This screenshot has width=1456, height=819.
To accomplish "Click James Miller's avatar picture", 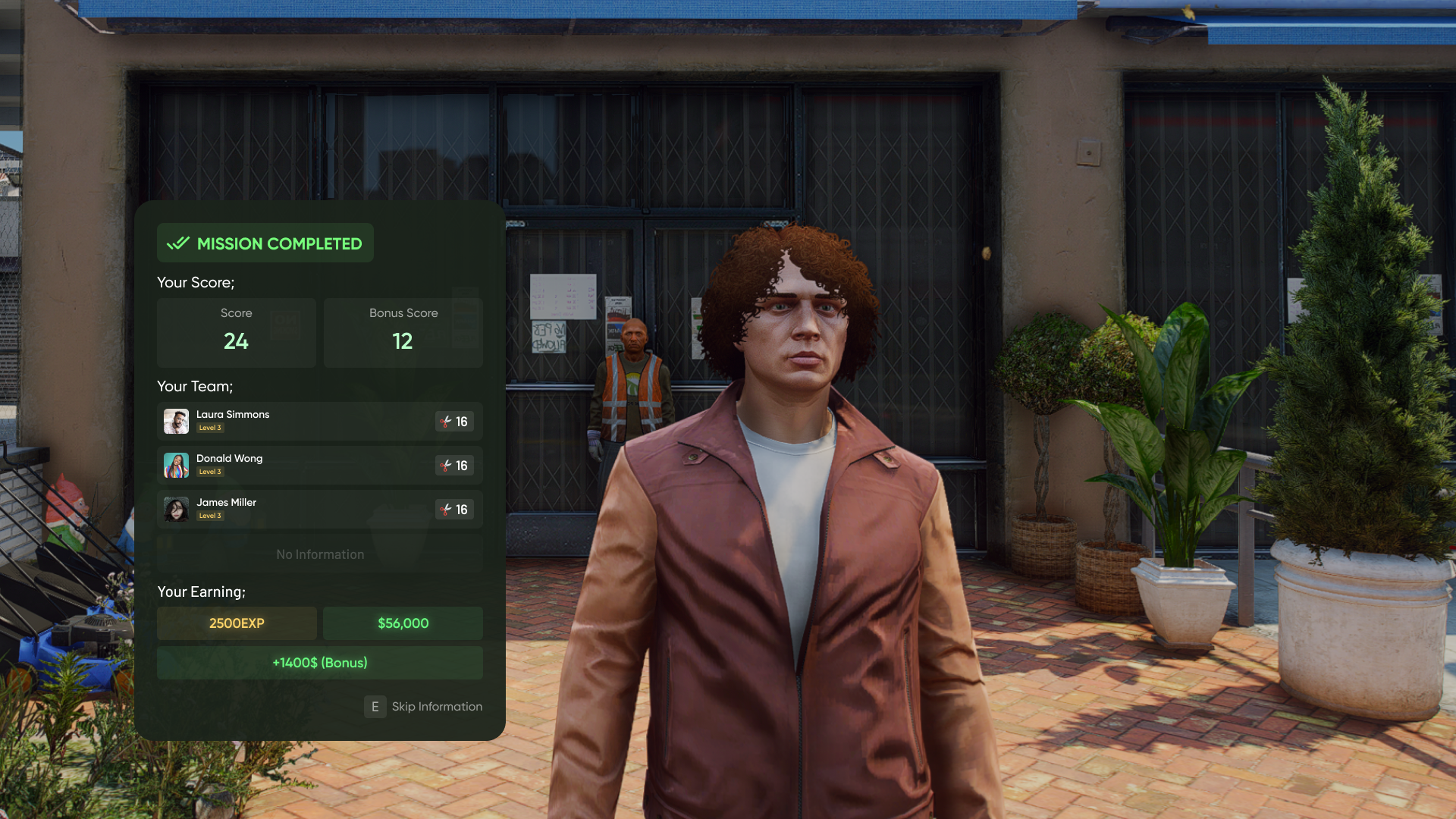I will point(176,509).
